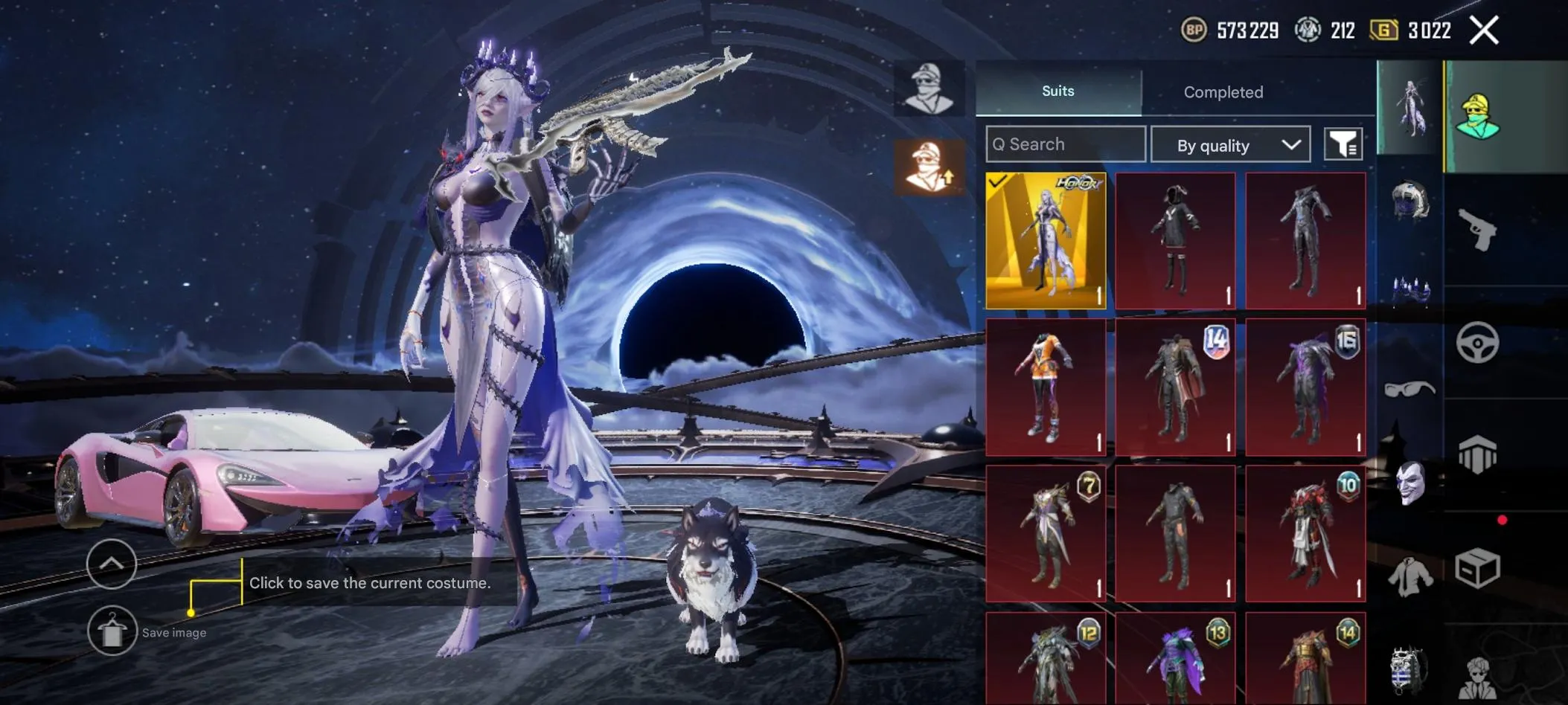Open the steering wheel vehicles category
The height and width of the screenshot is (705, 1568).
point(1477,343)
